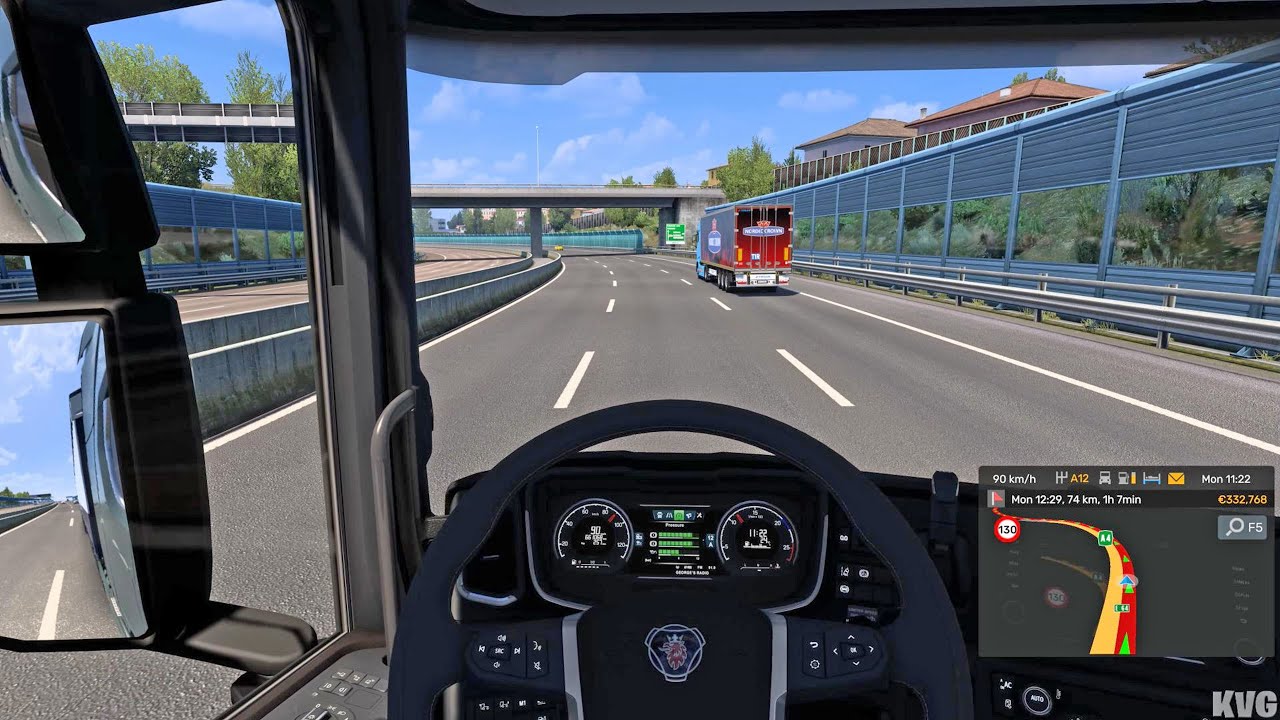Open the mail envelope icon on the route advisor
Image resolution: width=1280 pixels, height=720 pixels.
tap(1176, 478)
